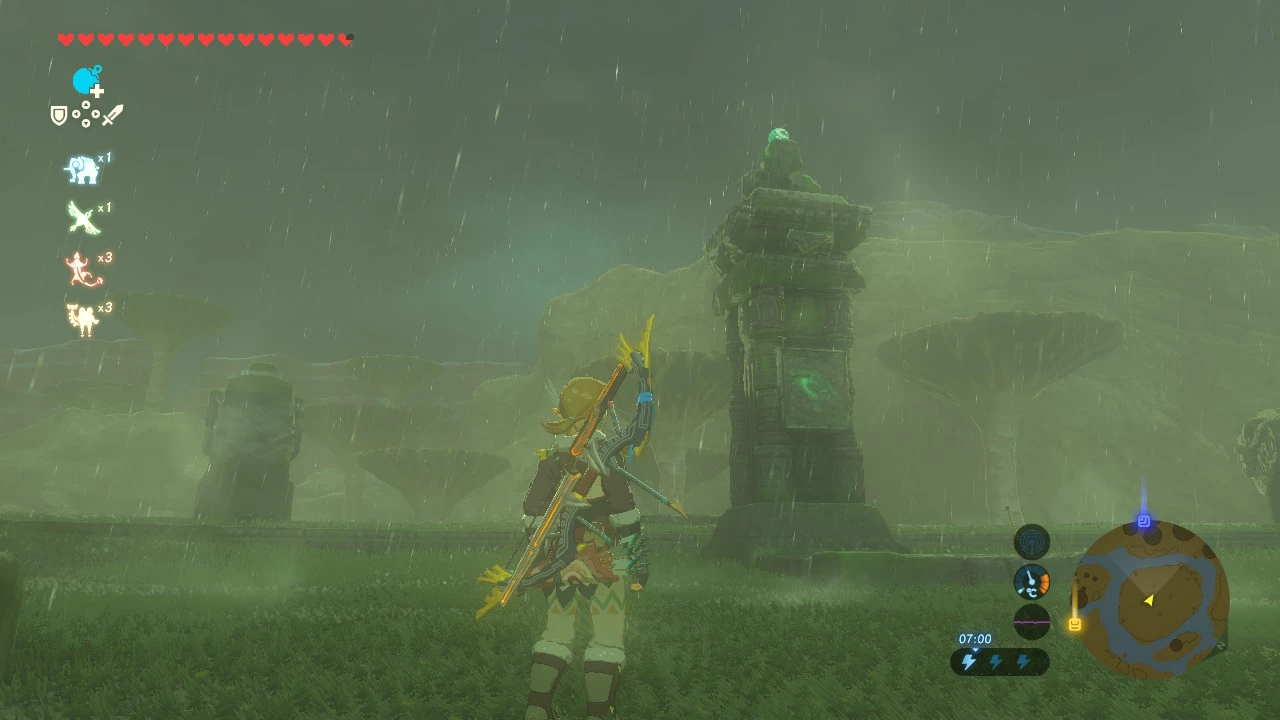Activate the red lizard champion ability

tap(82, 269)
